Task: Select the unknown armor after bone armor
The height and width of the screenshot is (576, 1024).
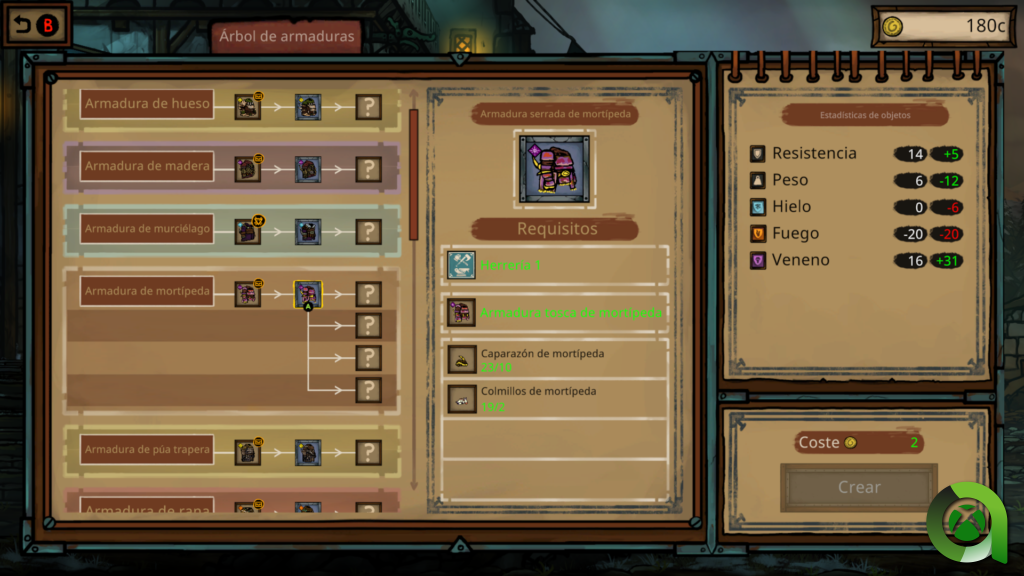Action: coord(369,107)
